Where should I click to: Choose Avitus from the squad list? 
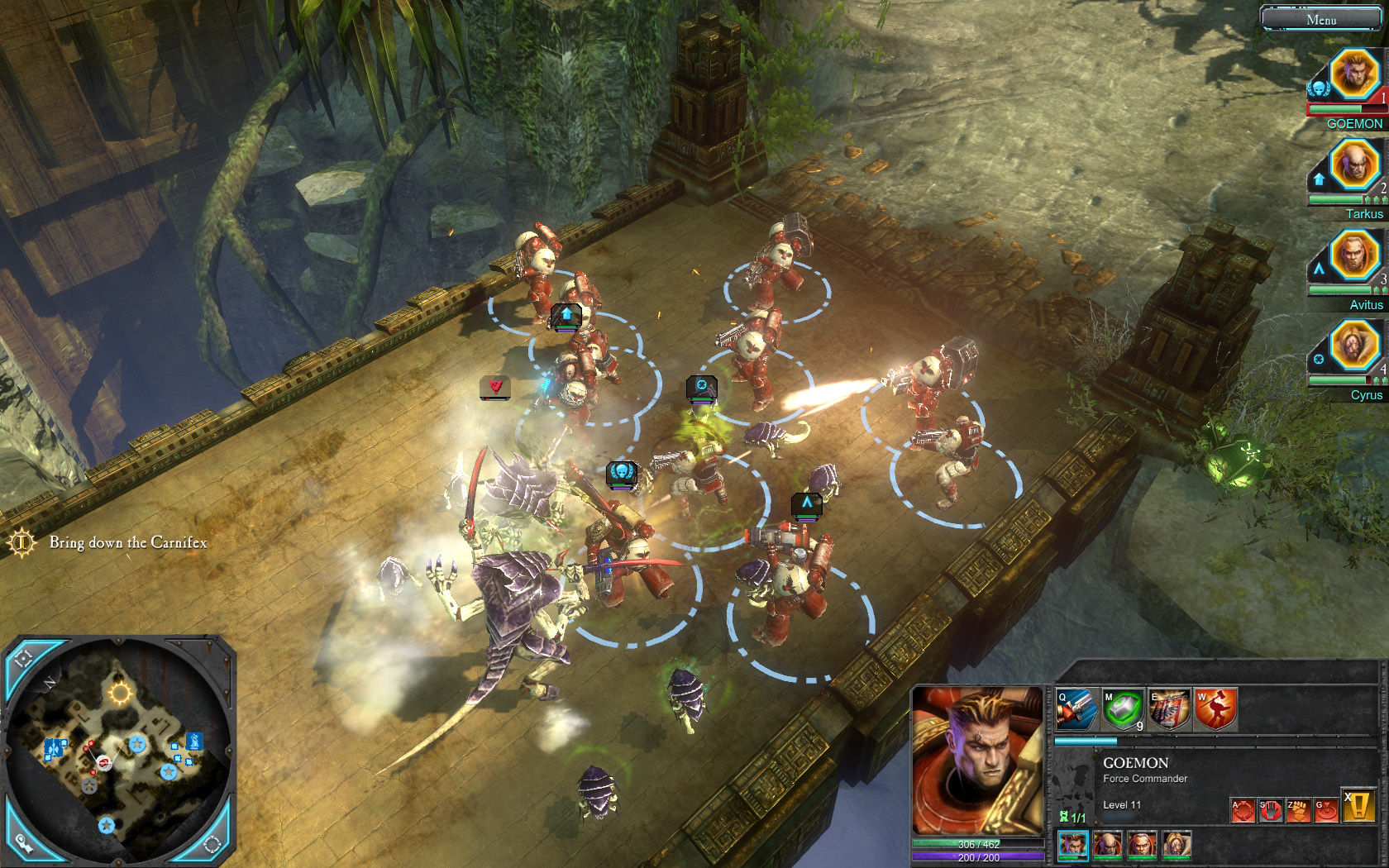1354,255
